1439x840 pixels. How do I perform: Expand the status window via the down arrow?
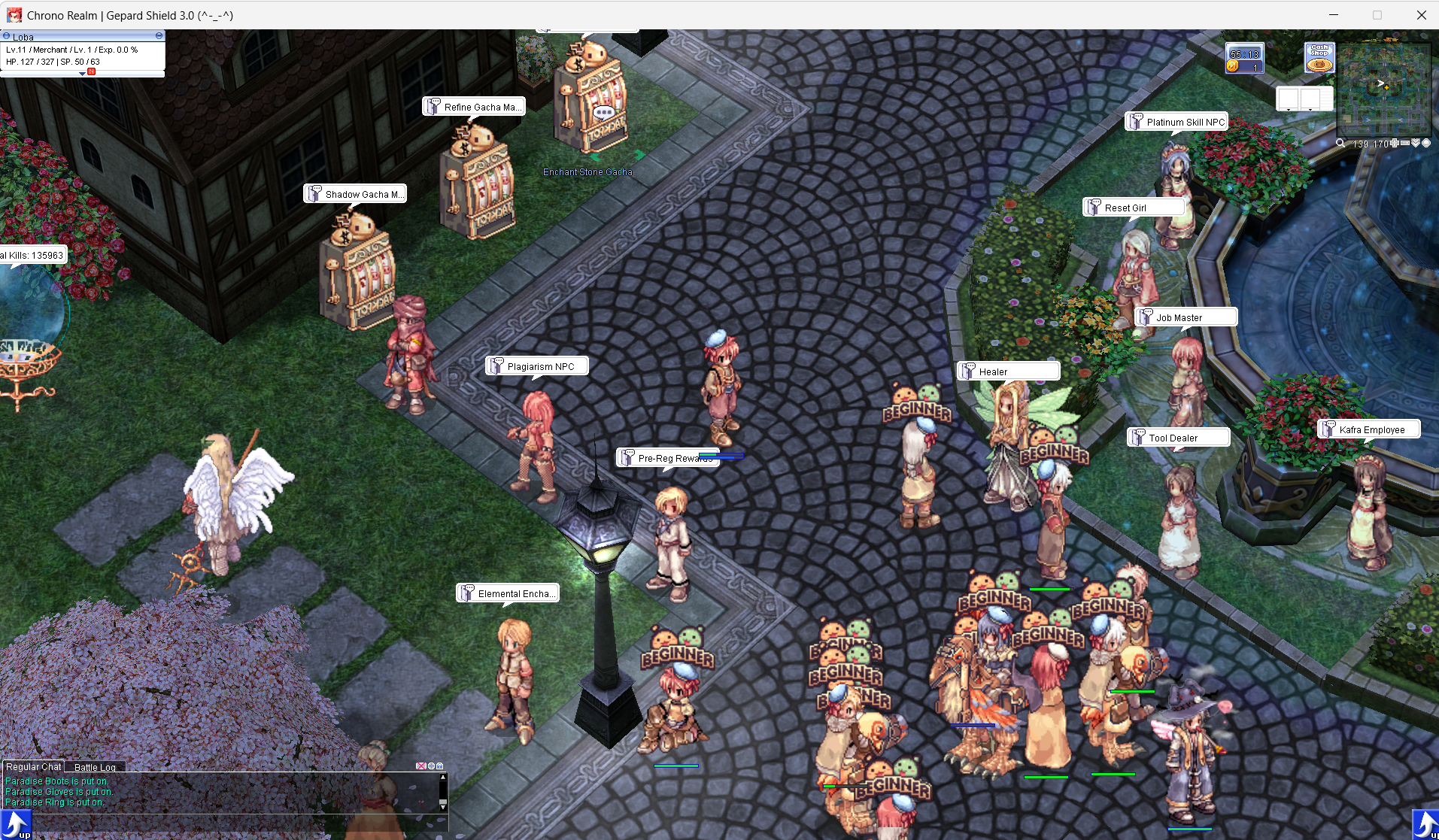(82, 75)
